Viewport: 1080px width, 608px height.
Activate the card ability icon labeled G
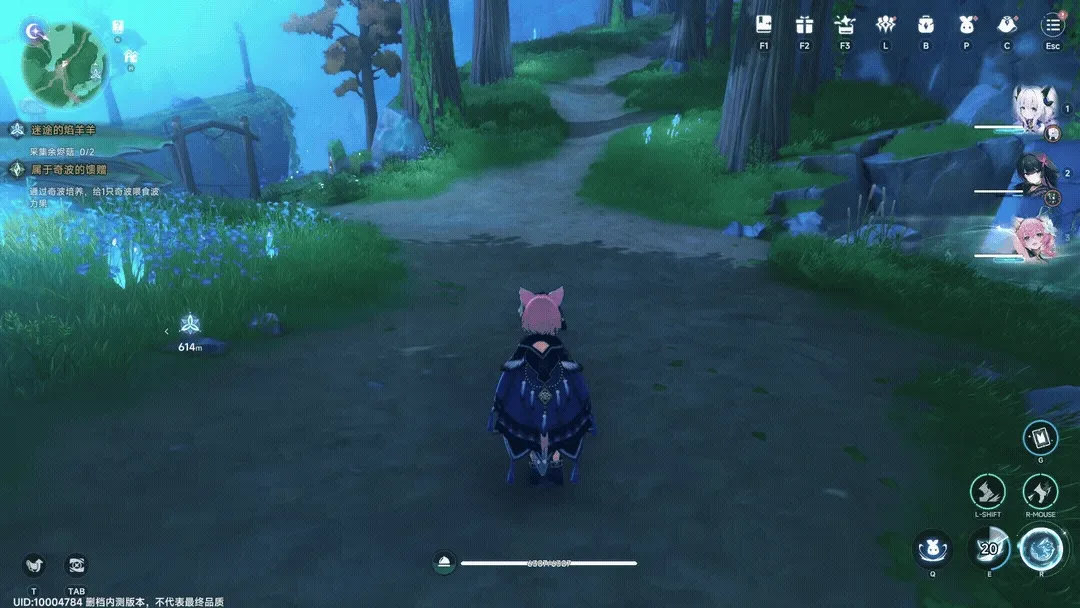coord(1040,437)
